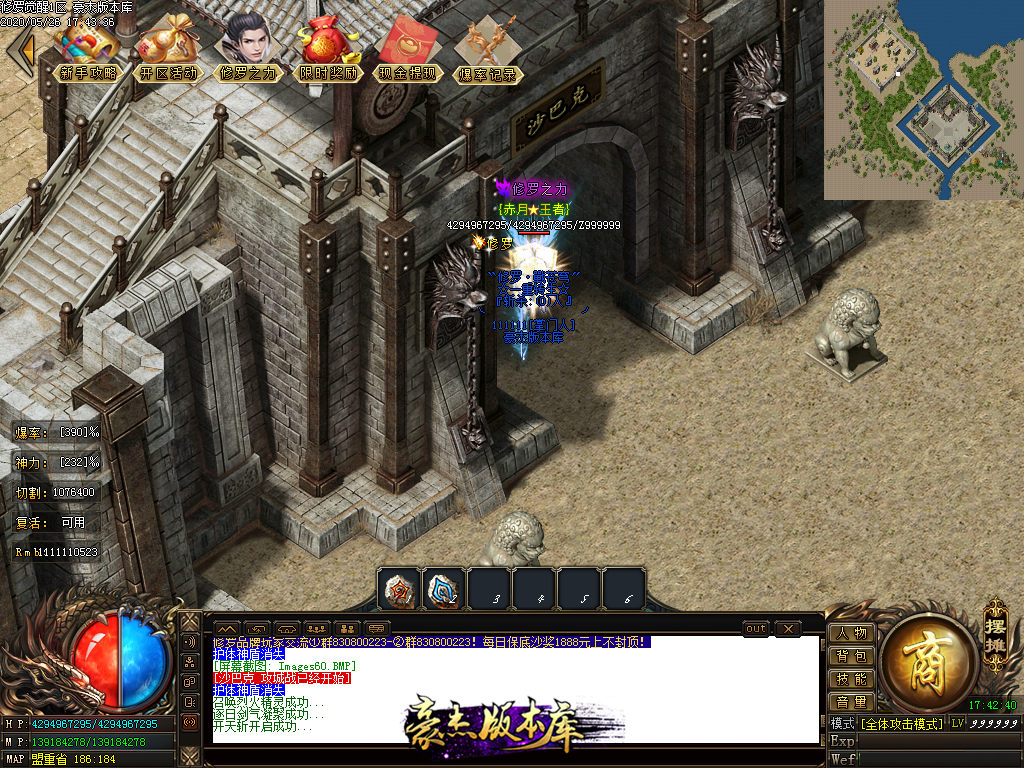
Task: Open the 人物 character panel
Action: coord(851,633)
